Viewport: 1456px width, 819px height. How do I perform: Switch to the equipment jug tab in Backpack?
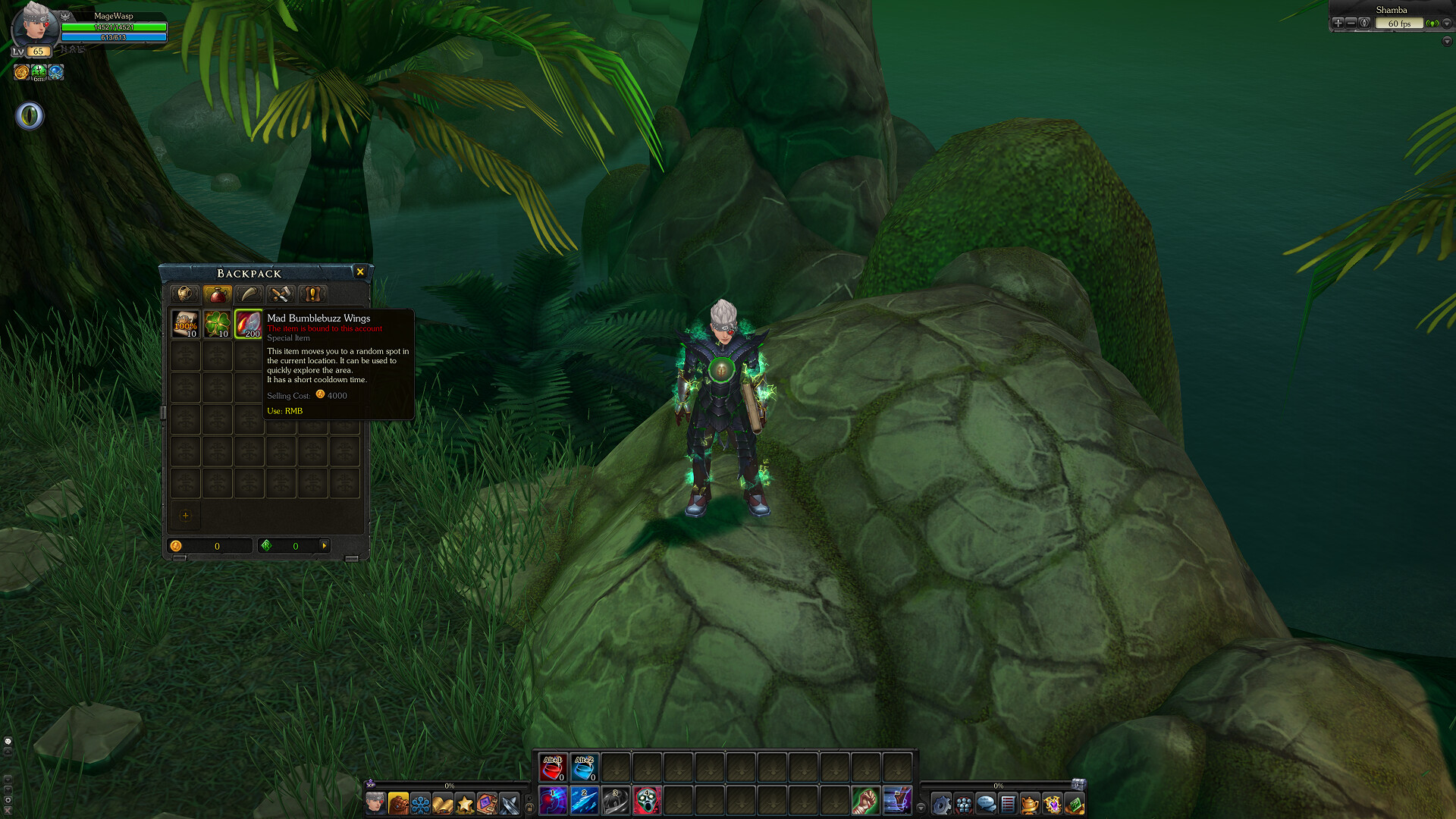click(x=185, y=294)
